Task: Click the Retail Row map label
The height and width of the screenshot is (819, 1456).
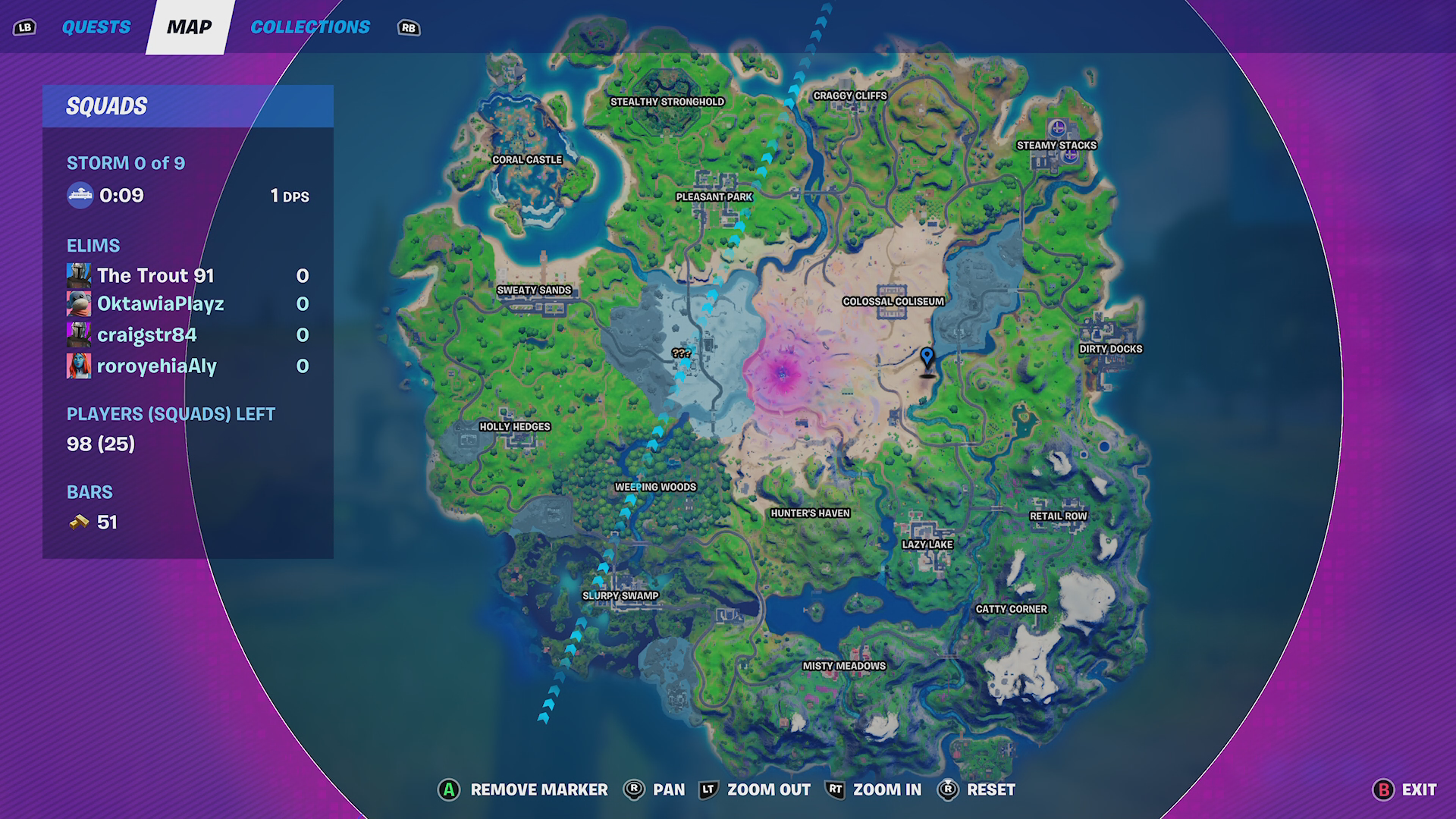Action: (1058, 516)
